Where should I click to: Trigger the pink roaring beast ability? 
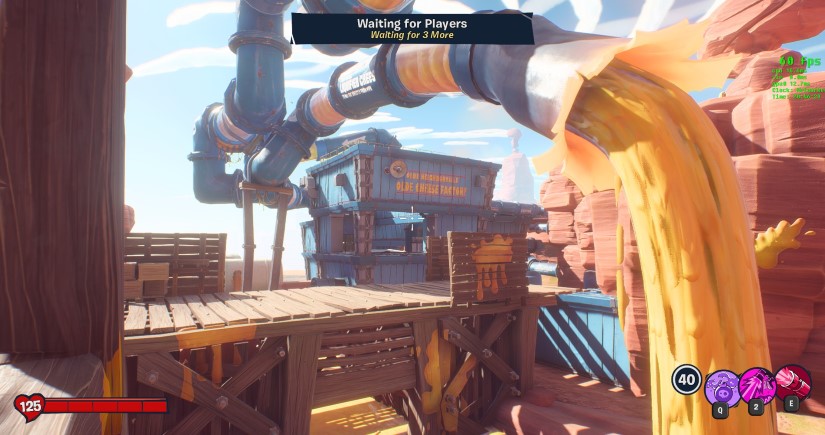point(757,385)
